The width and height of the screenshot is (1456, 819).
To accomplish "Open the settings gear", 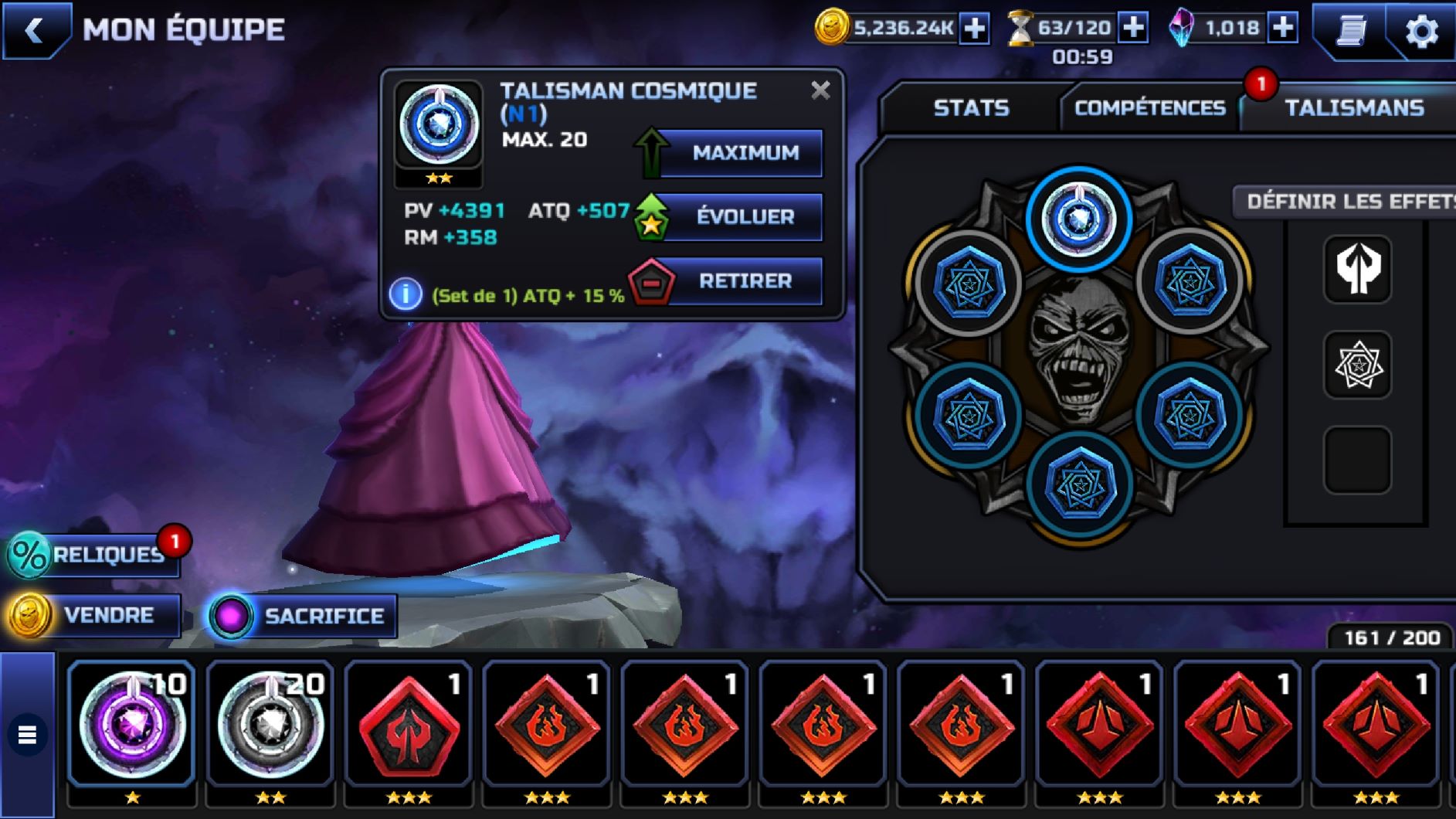I will tap(1421, 31).
